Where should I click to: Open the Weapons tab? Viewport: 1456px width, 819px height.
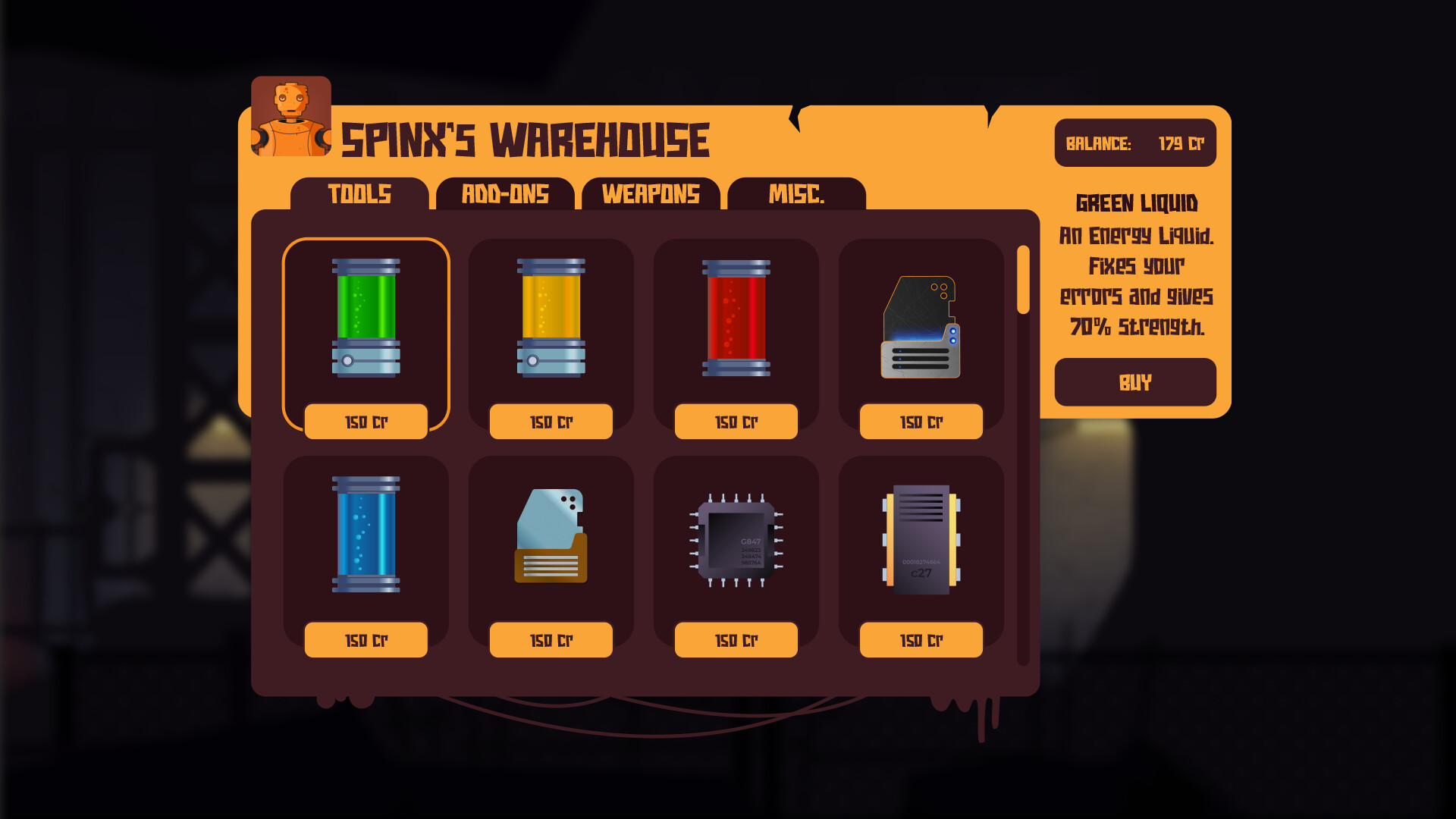(651, 195)
